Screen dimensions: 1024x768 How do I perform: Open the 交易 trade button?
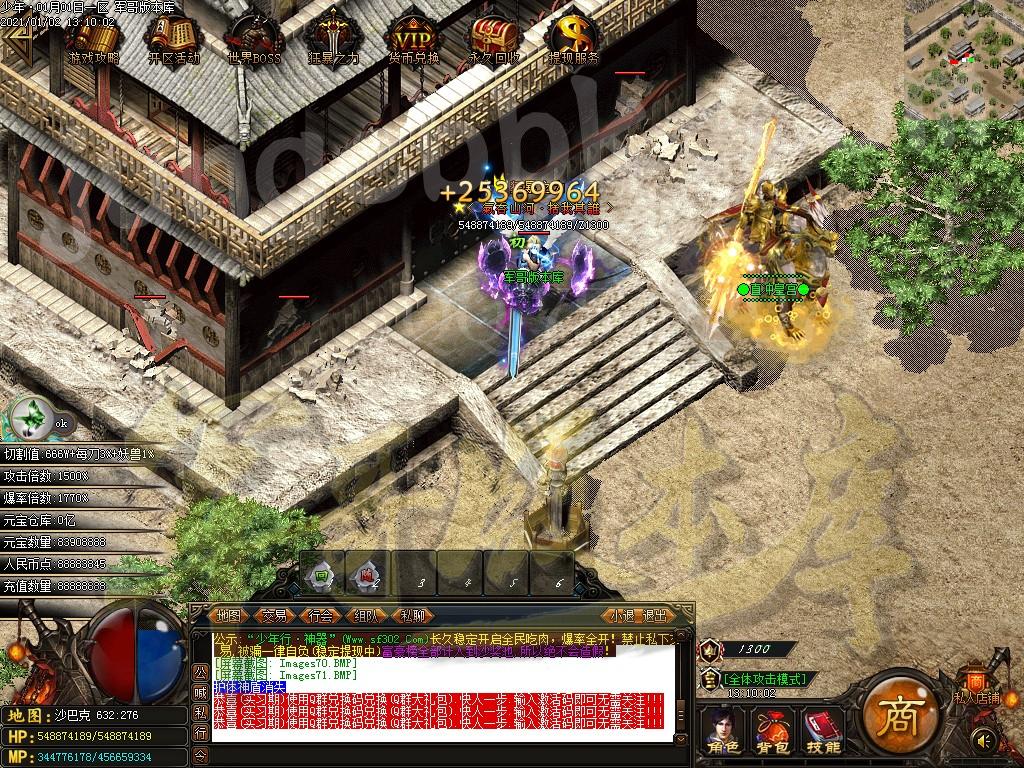point(274,616)
